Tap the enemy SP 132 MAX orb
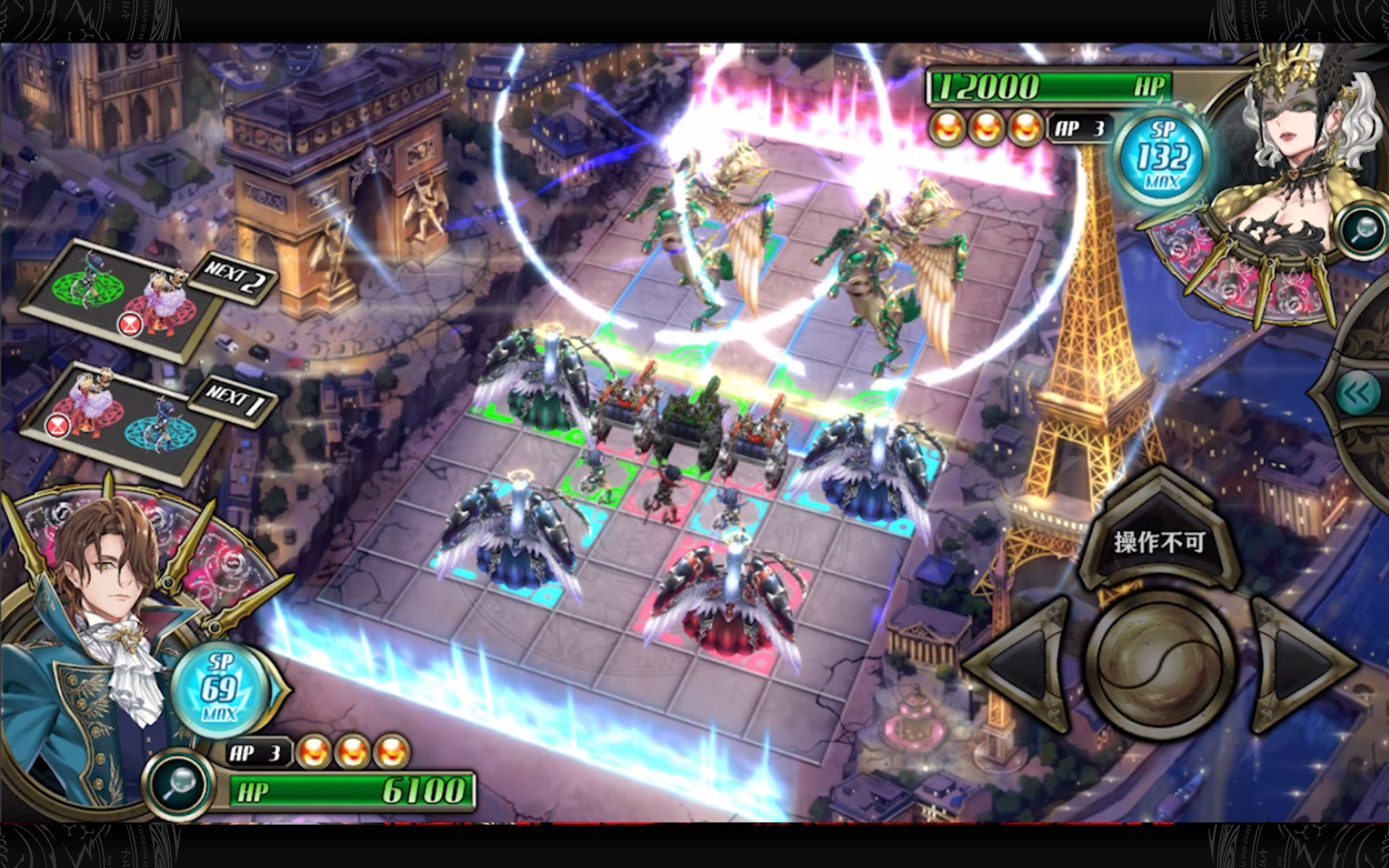This screenshot has height=868, width=1389. [1163, 156]
